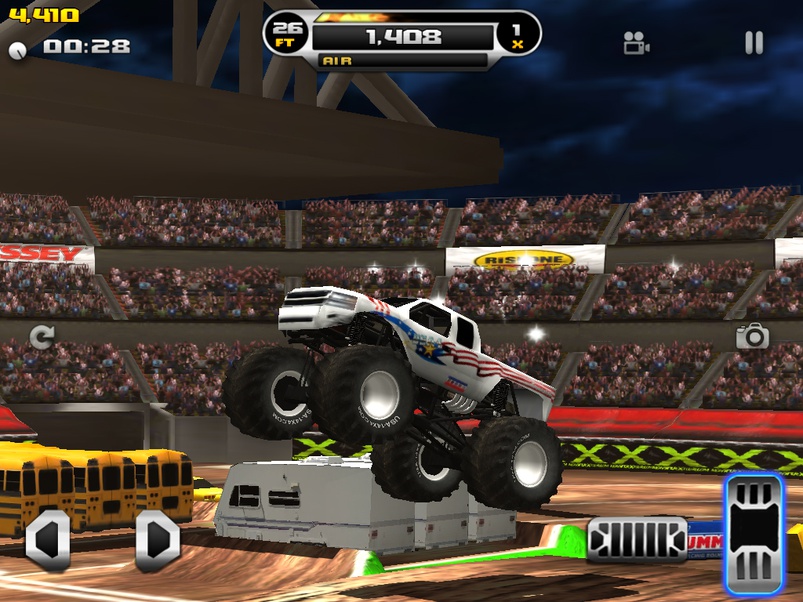Push the blue-highlighted gas pedal
The image size is (803, 602).
(754, 533)
